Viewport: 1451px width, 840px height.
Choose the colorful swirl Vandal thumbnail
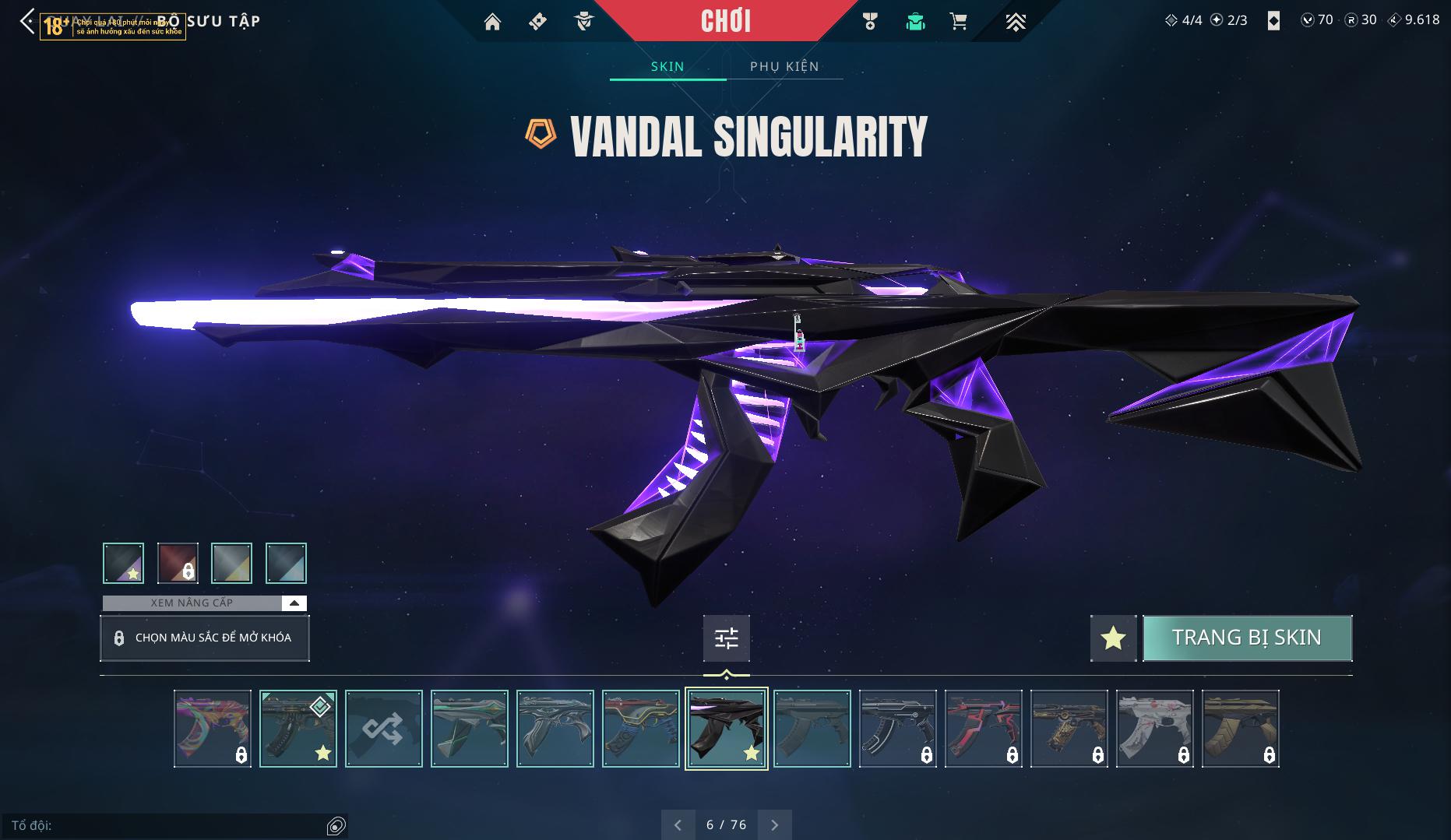[x=213, y=729]
